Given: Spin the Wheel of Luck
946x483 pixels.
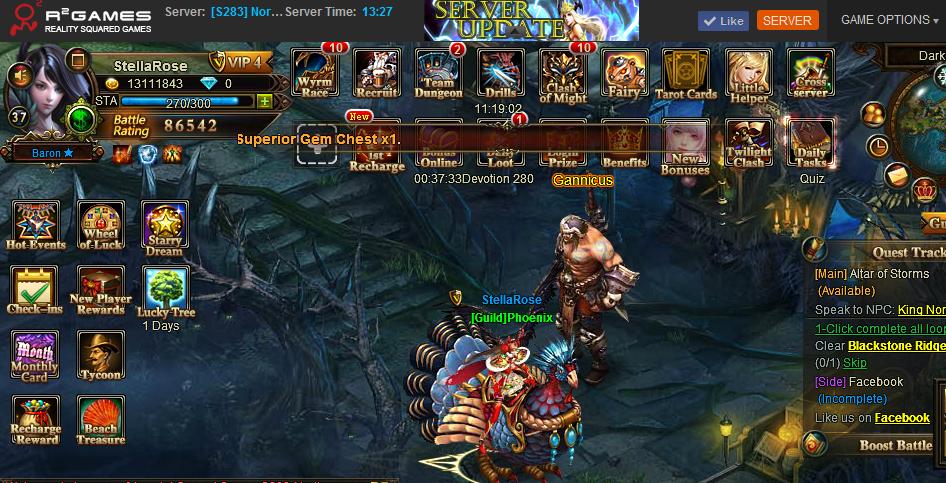Looking at the screenshot, I should pyautogui.click(x=100, y=225).
